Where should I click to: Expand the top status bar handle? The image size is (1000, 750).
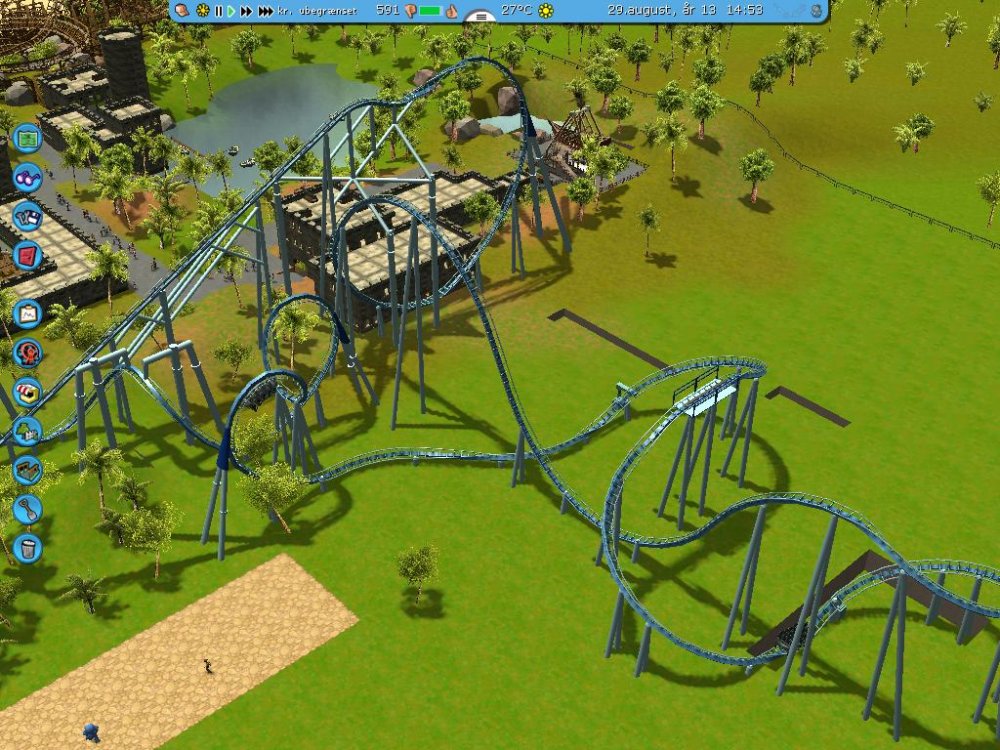[x=481, y=17]
